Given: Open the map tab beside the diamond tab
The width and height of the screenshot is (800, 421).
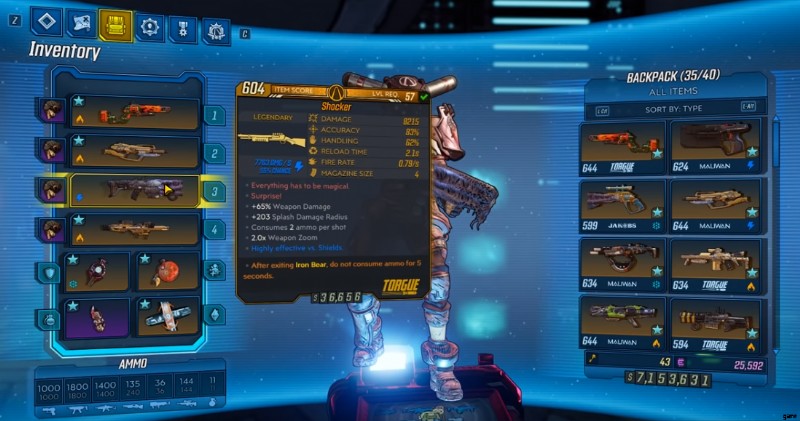Looking at the screenshot, I should click(81, 24).
